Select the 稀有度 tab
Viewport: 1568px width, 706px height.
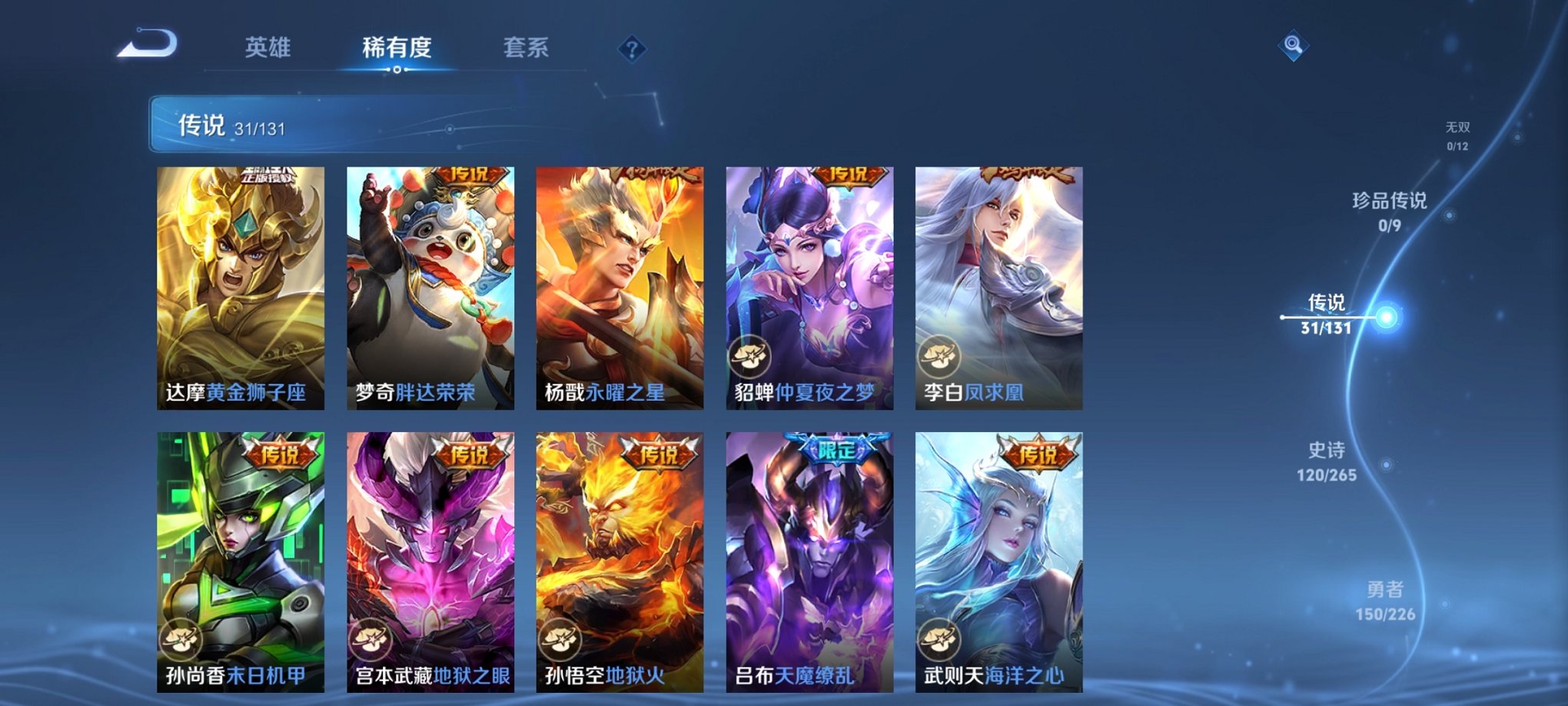pyautogui.click(x=396, y=48)
